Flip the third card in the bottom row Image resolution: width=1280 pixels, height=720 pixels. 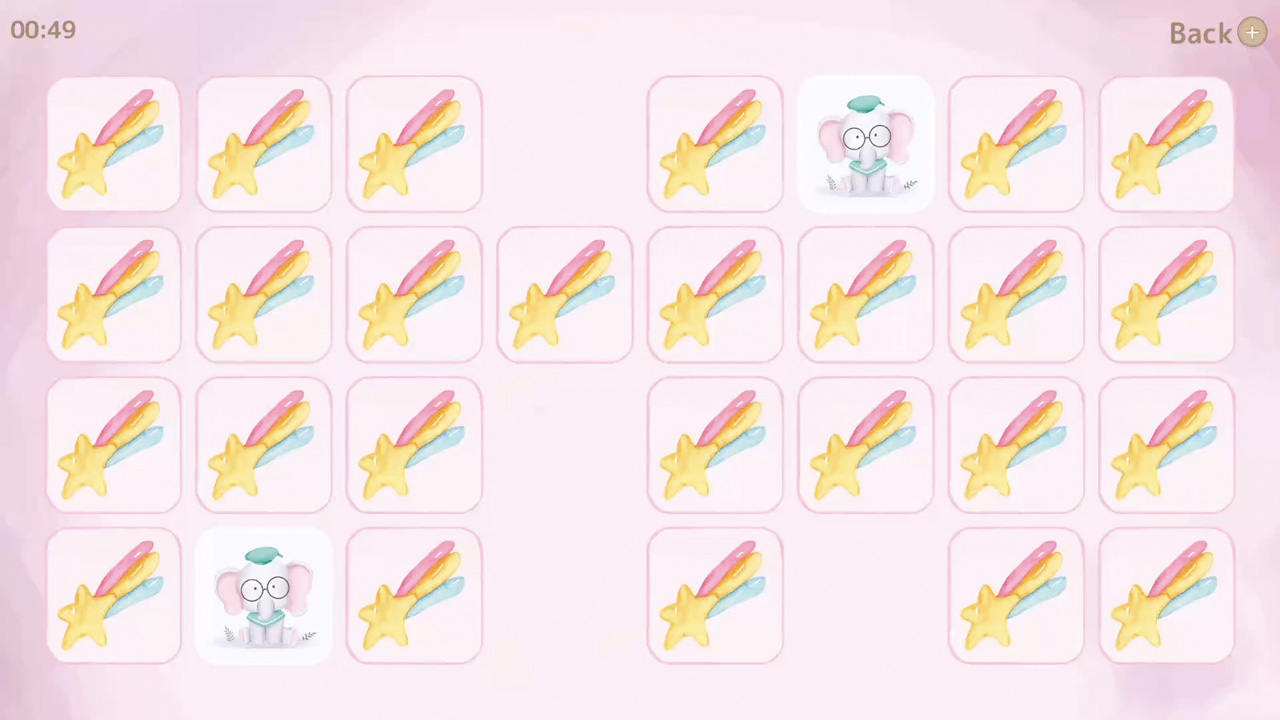point(413,595)
